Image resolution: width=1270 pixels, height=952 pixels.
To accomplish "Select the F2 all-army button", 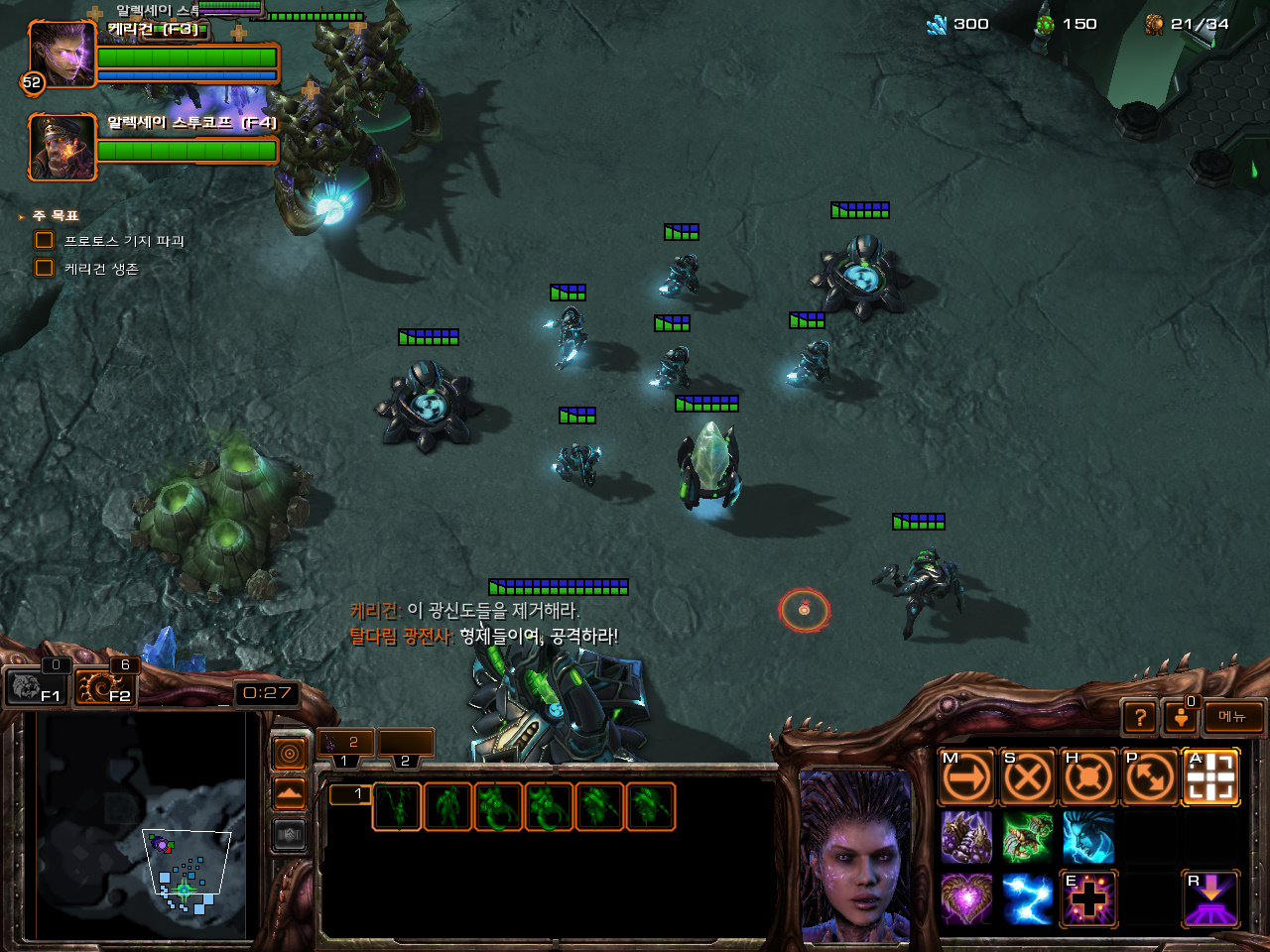I will click(x=104, y=685).
